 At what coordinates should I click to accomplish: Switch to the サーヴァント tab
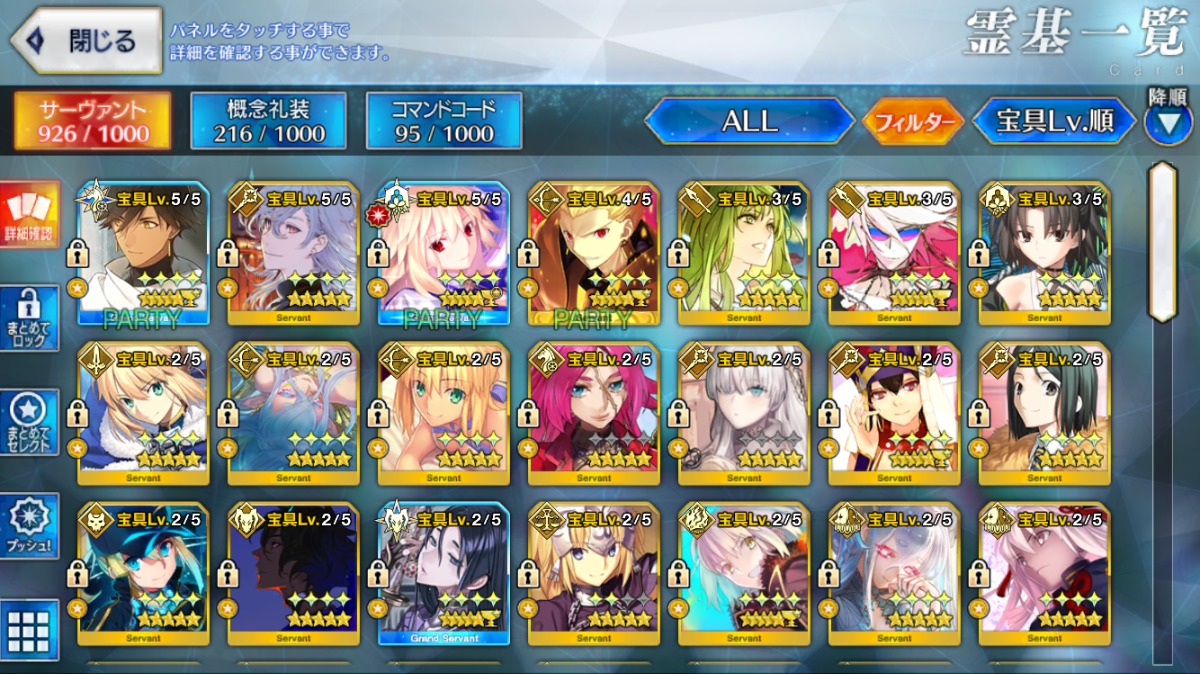point(92,120)
